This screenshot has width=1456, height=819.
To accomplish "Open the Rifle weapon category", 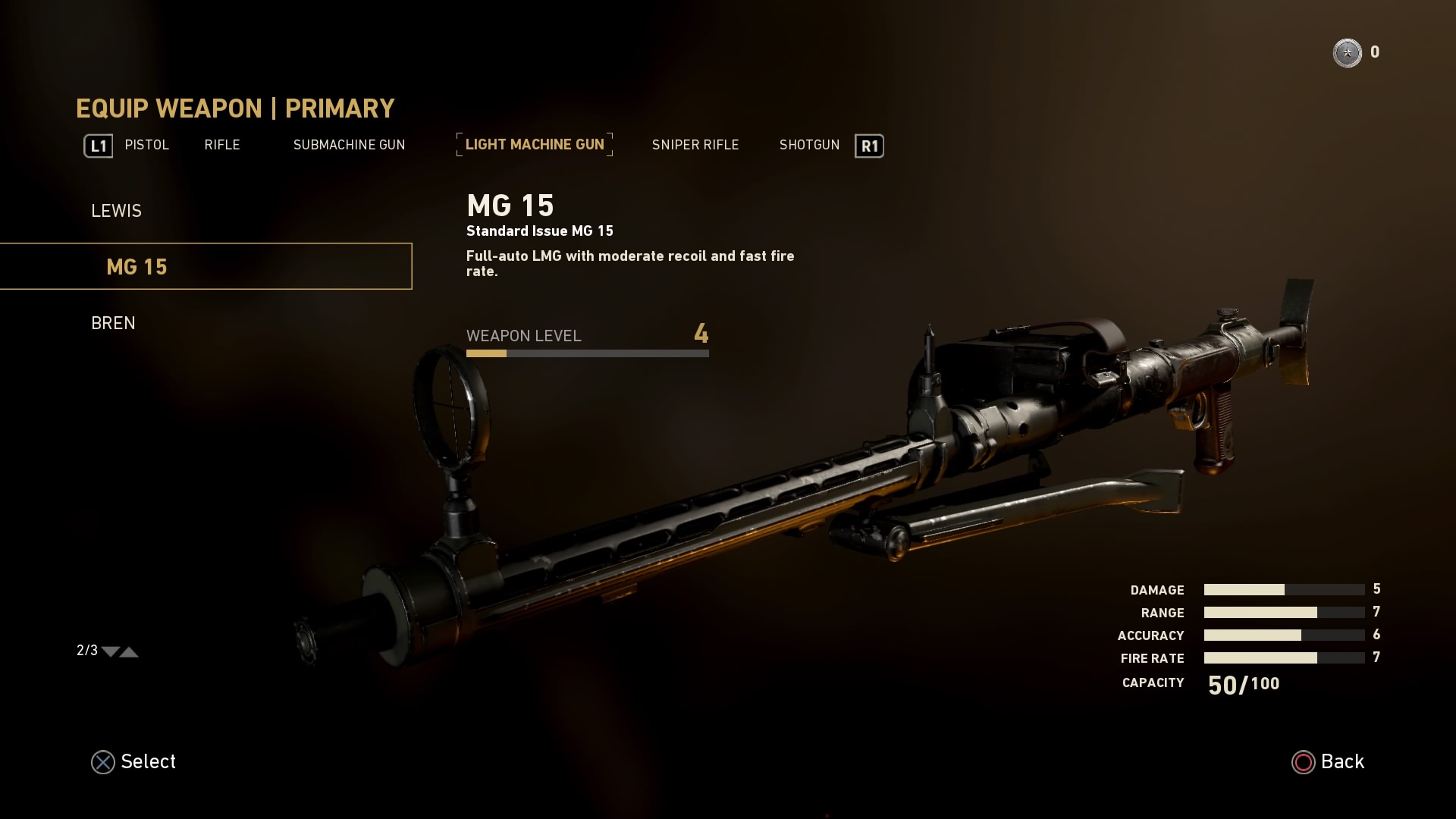I will [221, 145].
